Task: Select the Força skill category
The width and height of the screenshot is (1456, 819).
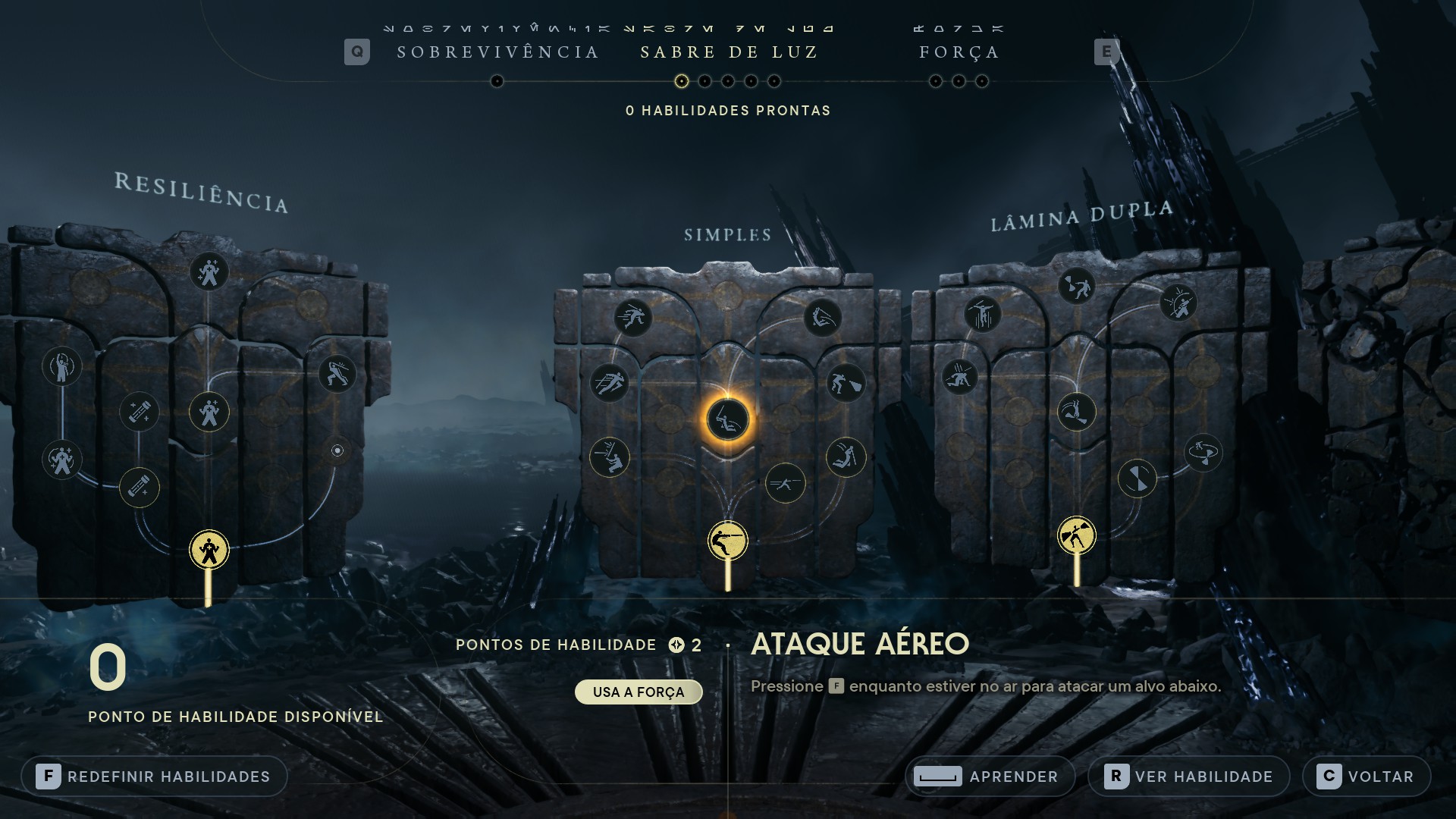Action: (959, 52)
